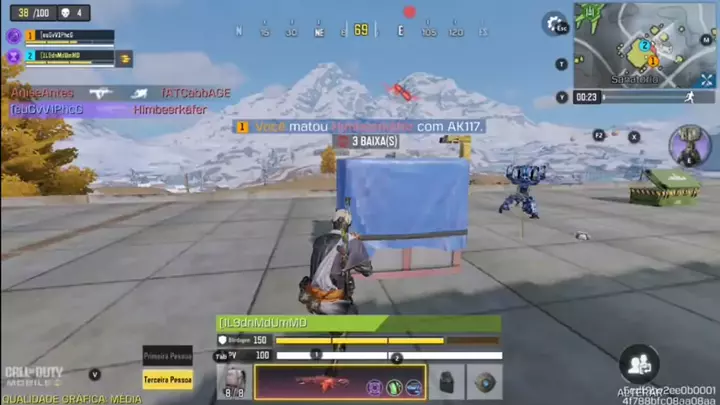This screenshot has width=720, height=405.
Task: Open the yellow team command button
Action: point(126,59)
